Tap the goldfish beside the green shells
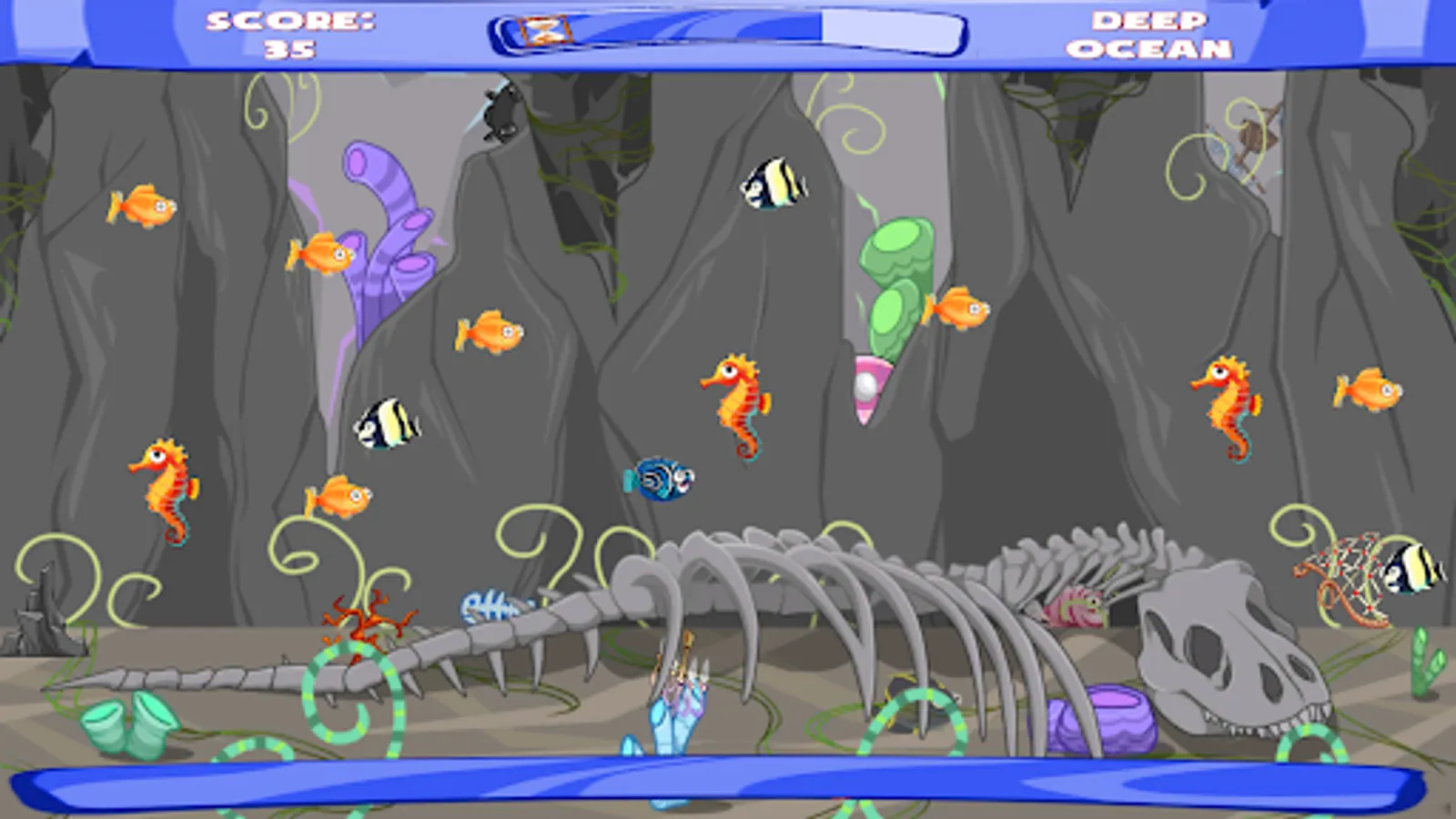1456x819 pixels. (962, 308)
